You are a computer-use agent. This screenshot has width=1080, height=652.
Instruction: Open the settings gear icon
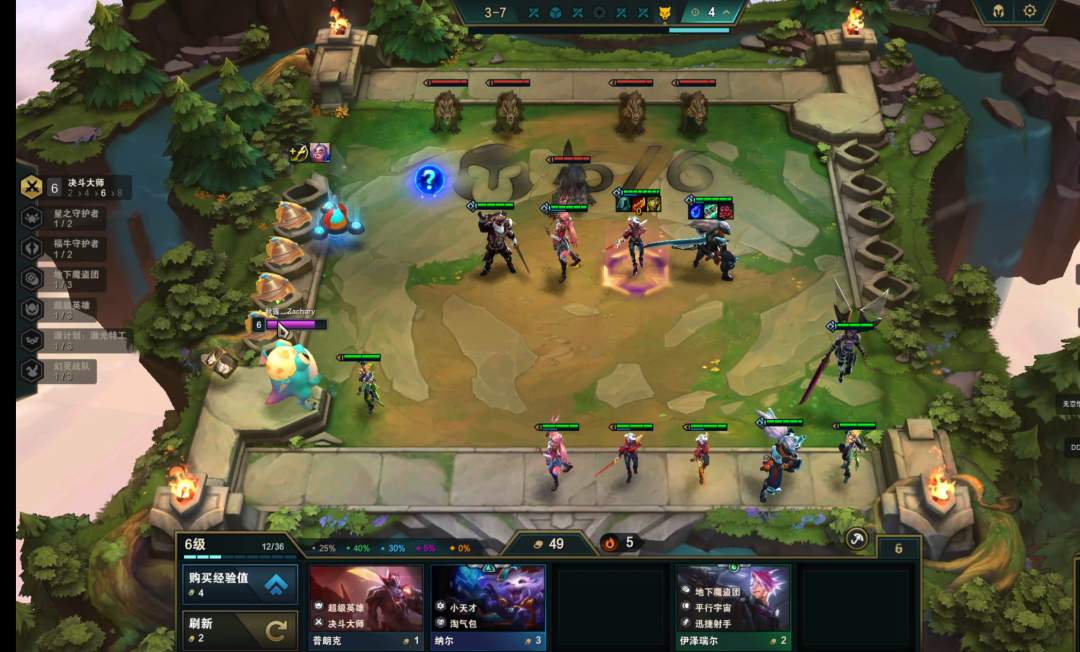click(1030, 12)
